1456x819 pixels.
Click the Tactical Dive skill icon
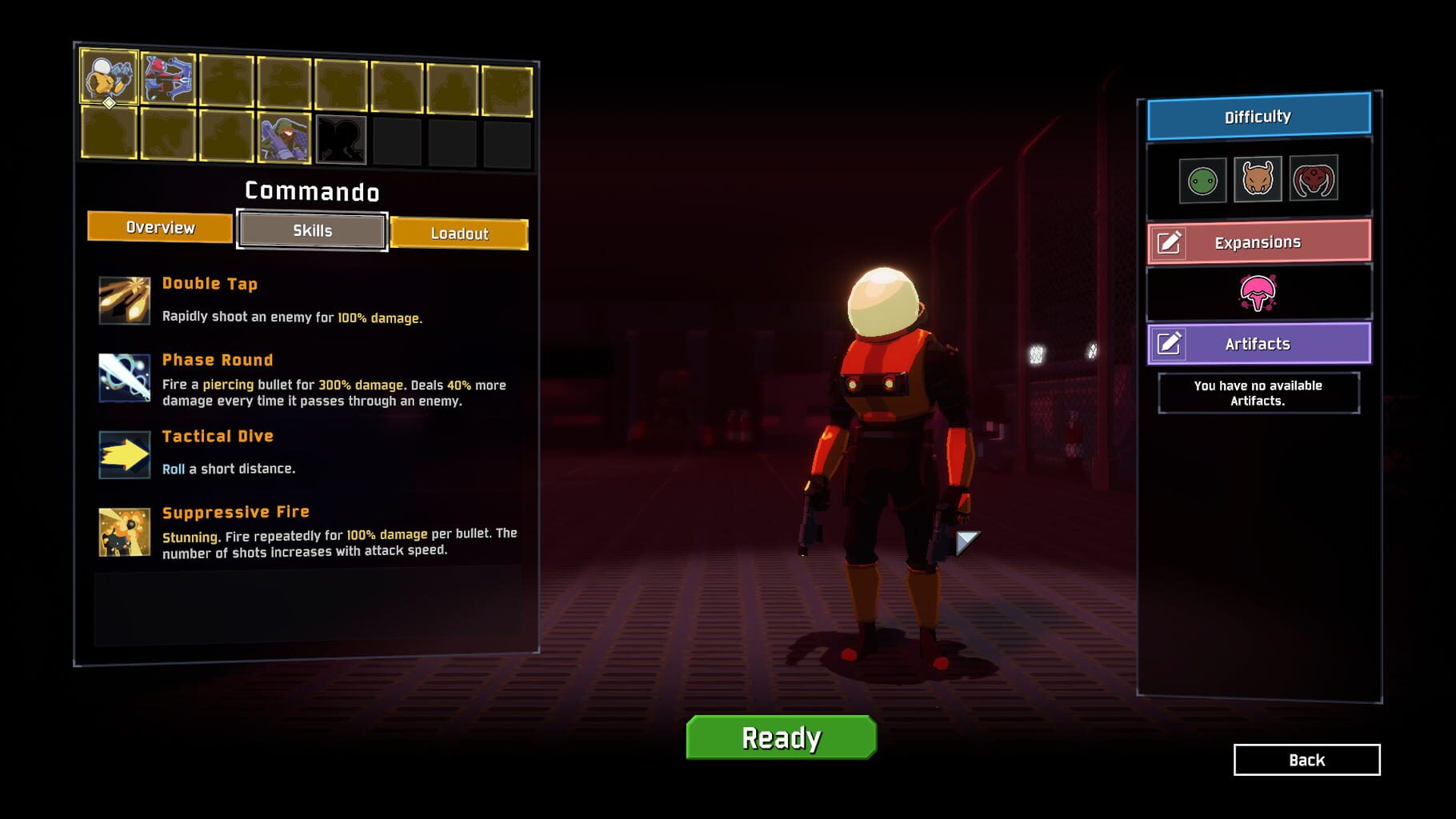[x=122, y=452]
